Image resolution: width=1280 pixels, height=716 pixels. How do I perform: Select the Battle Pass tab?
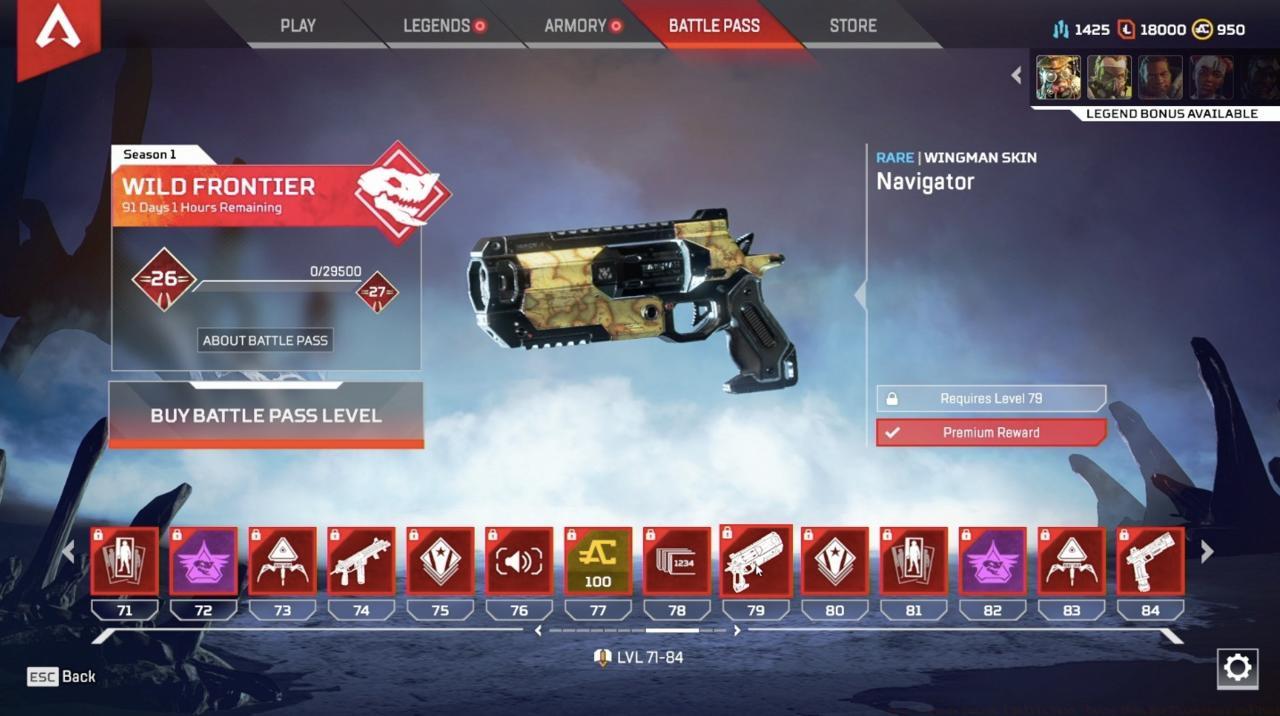(714, 26)
